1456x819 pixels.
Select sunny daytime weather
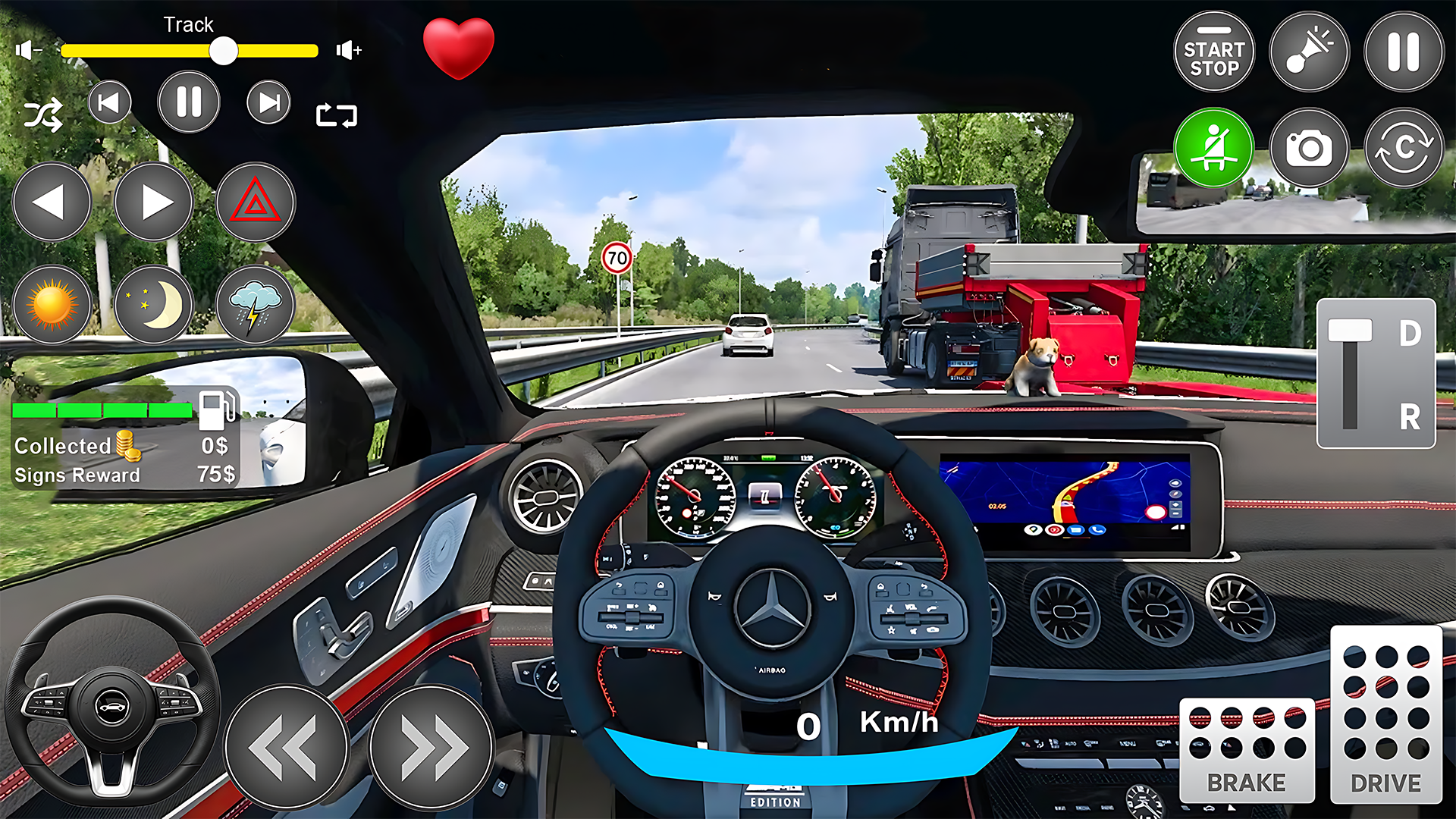click(52, 305)
